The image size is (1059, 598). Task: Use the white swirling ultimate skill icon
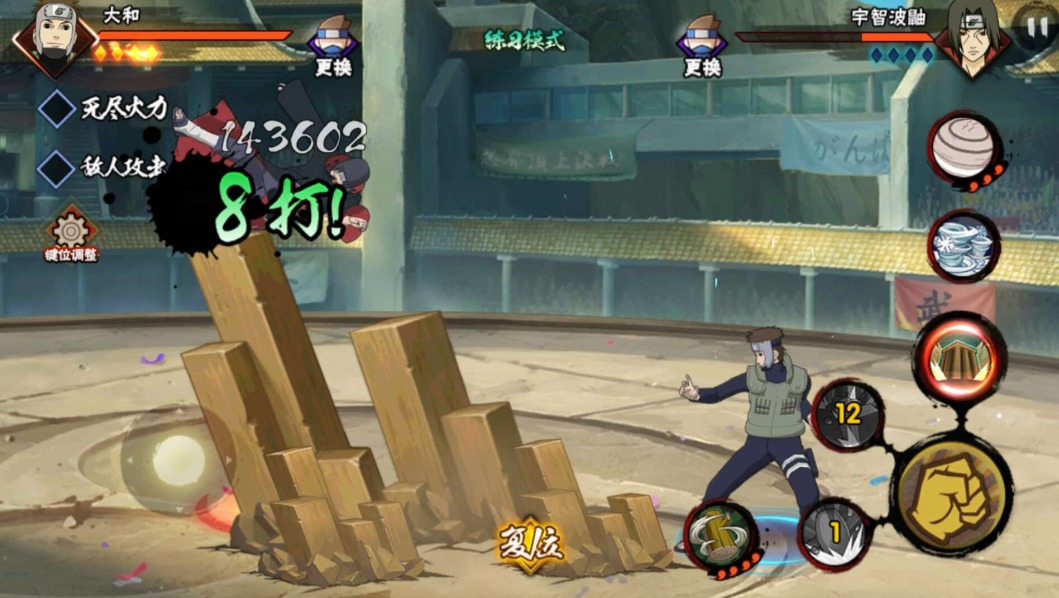pos(963,245)
